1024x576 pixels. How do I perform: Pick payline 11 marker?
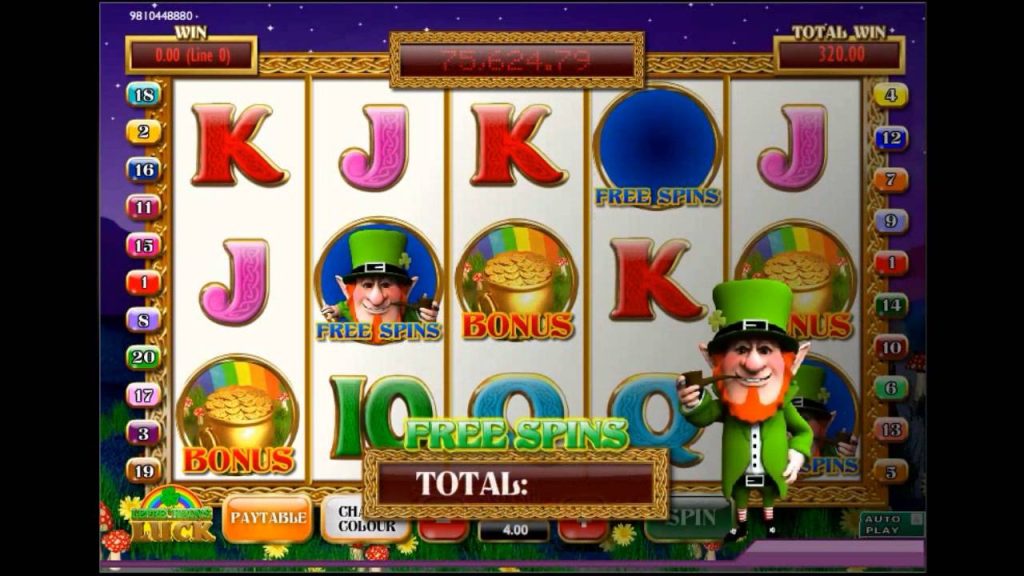144,208
